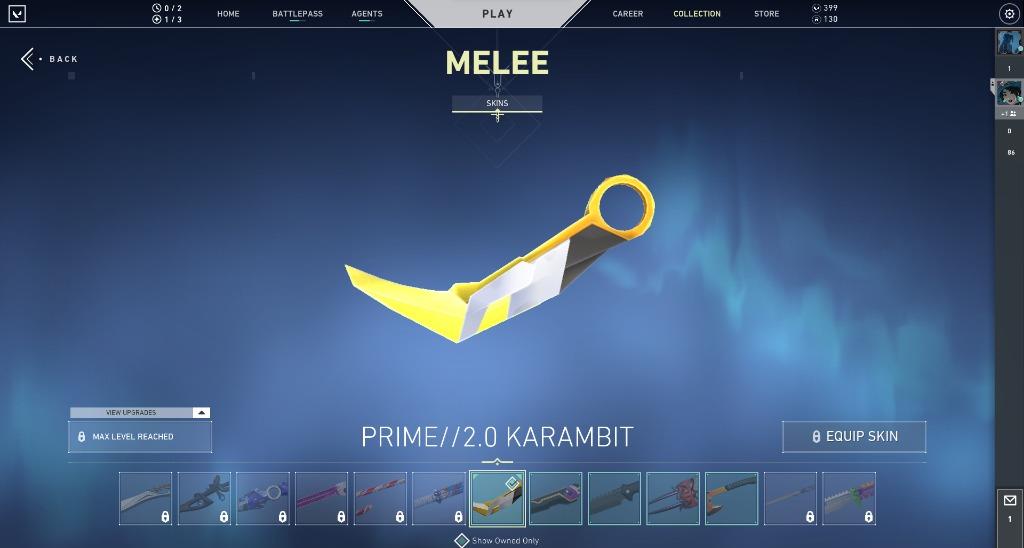Switch to the Battlepass tab
The height and width of the screenshot is (548, 1024).
[297, 14]
